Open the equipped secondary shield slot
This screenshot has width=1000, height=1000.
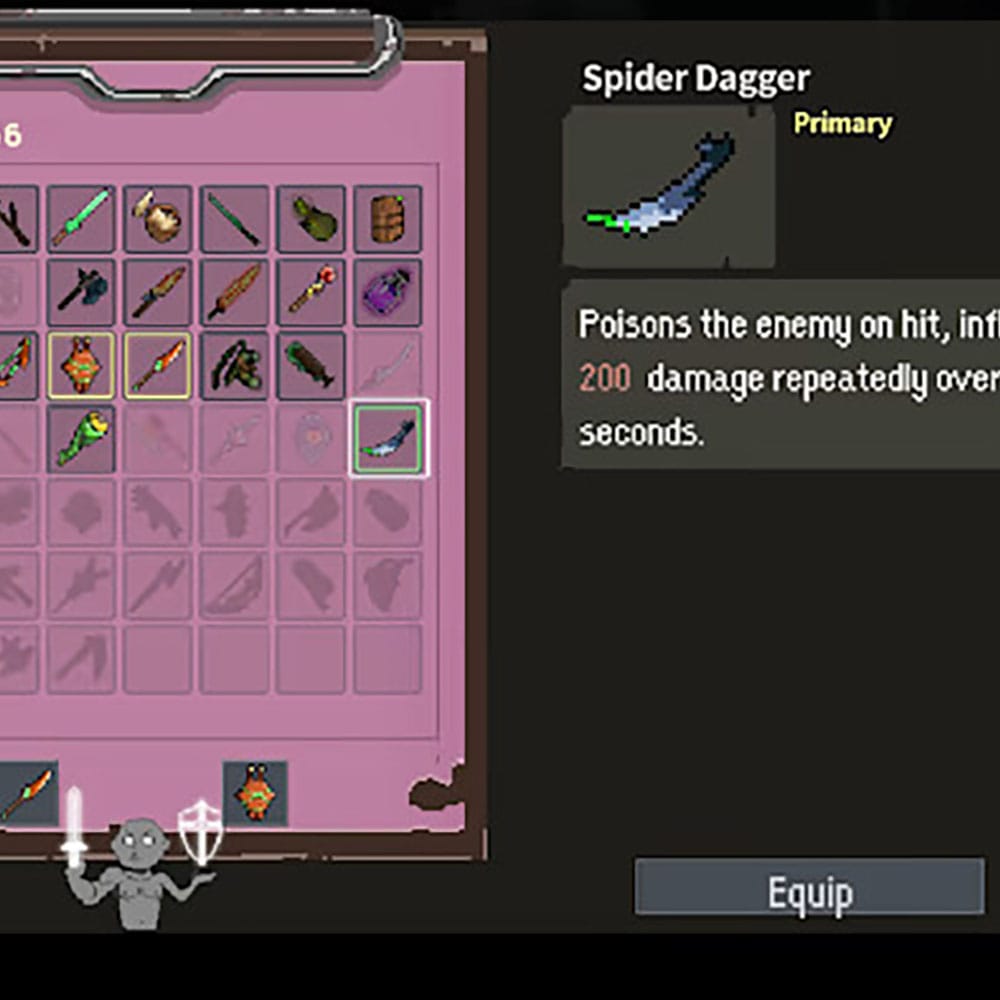[255, 793]
